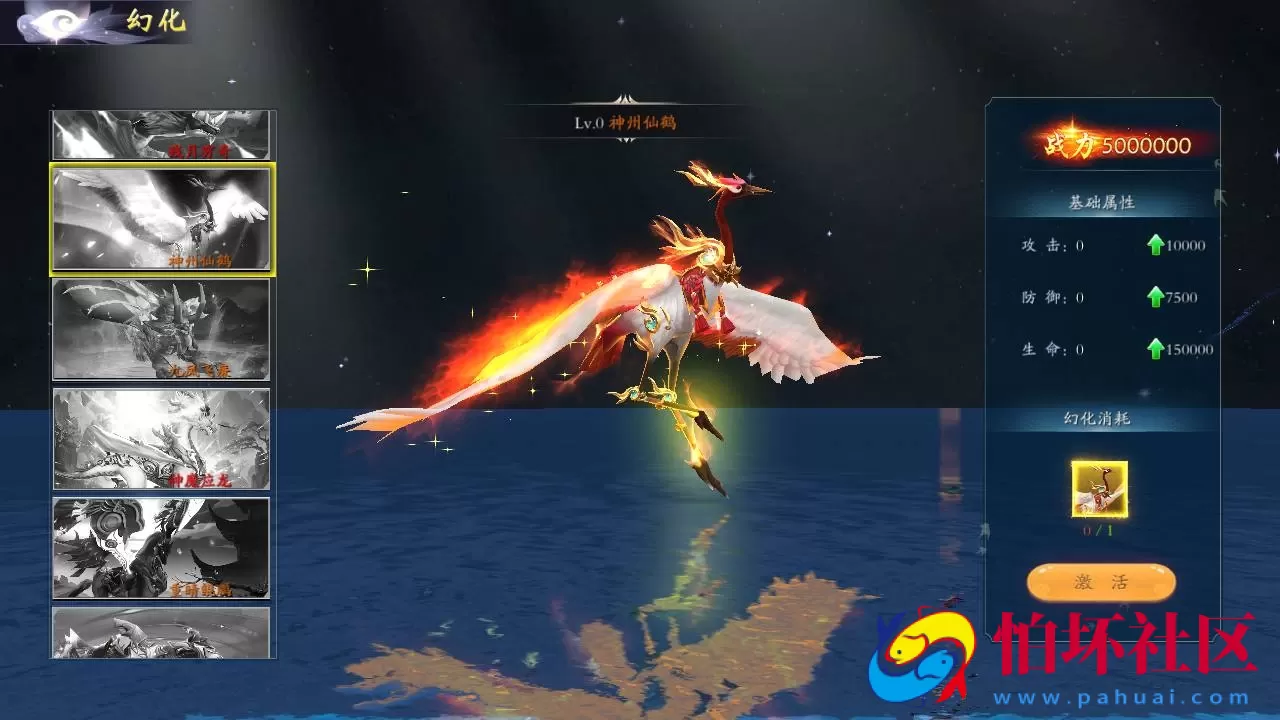This screenshot has width=1280, height=720.
Task: Click the blue fish watermark logo
Action: [x=920, y=665]
